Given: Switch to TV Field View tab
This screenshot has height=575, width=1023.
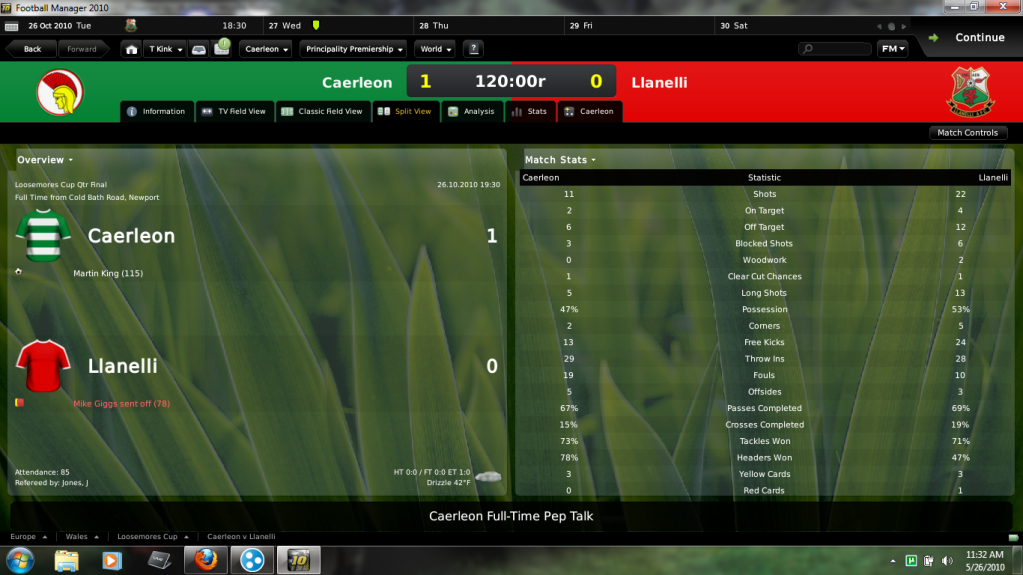Looking at the screenshot, I should coord(234,111).
